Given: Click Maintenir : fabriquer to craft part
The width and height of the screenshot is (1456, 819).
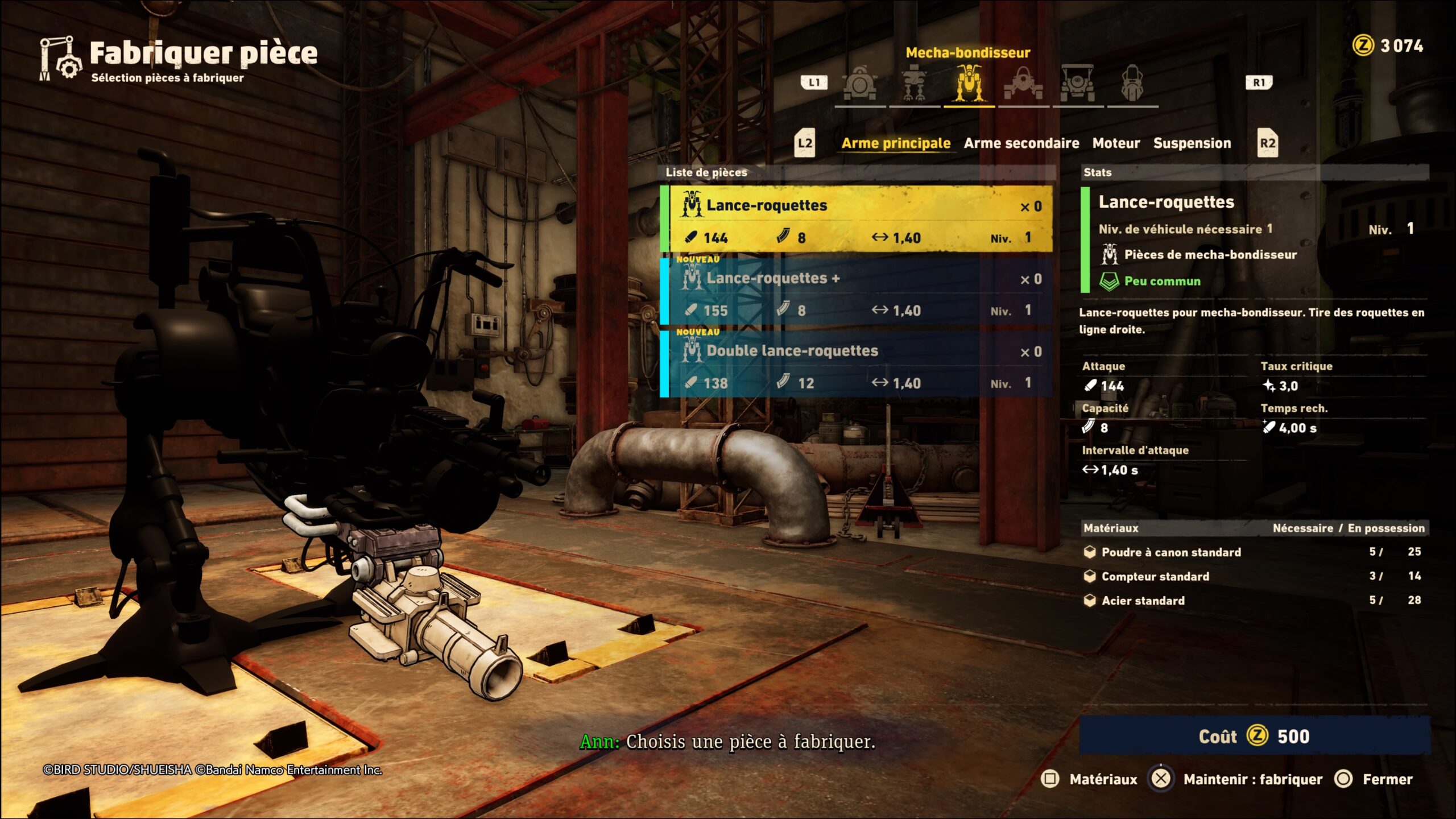Looking at the screenshot, I should click(1235, 779).
